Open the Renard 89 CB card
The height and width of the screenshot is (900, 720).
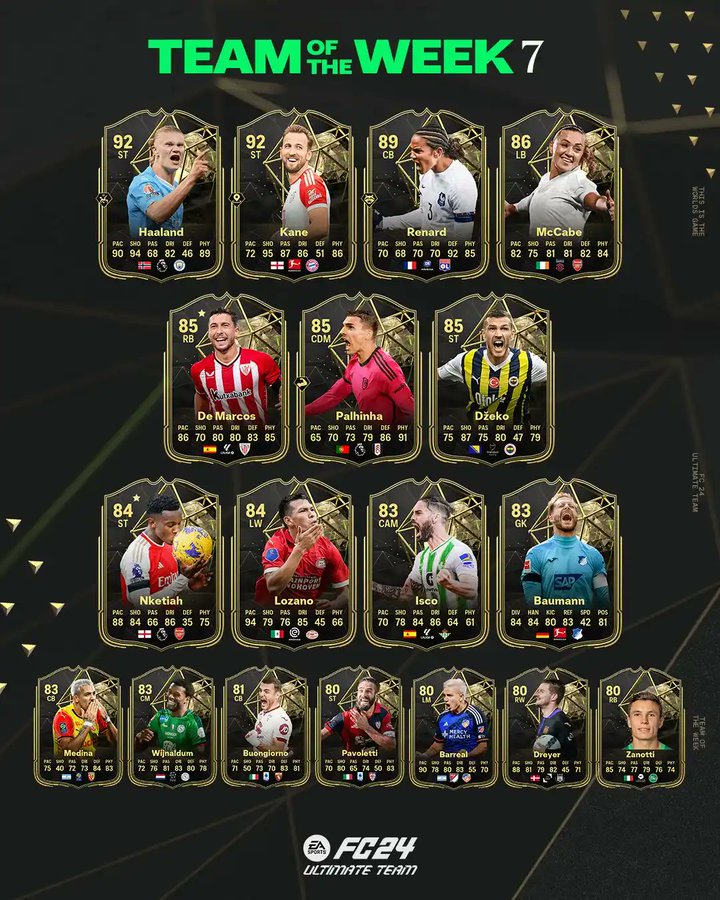pos(427,195)
